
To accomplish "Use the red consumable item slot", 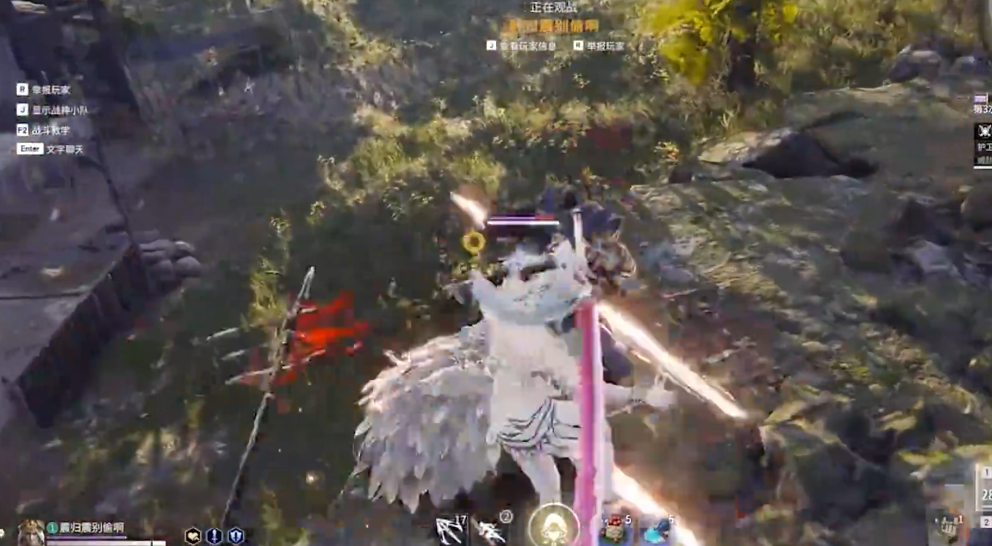I will 615,530.
